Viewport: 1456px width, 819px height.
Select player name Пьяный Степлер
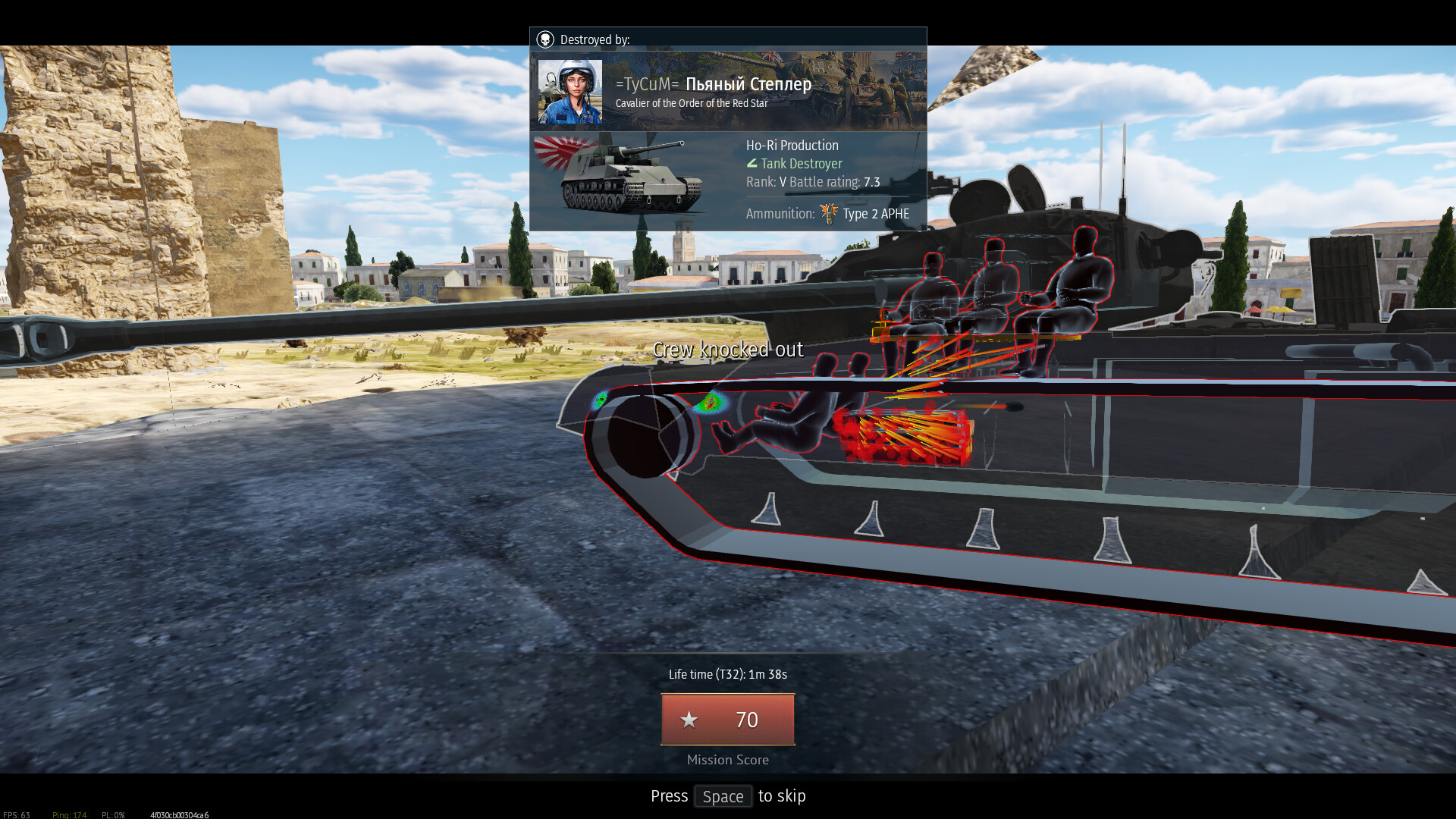coord(748,84)
